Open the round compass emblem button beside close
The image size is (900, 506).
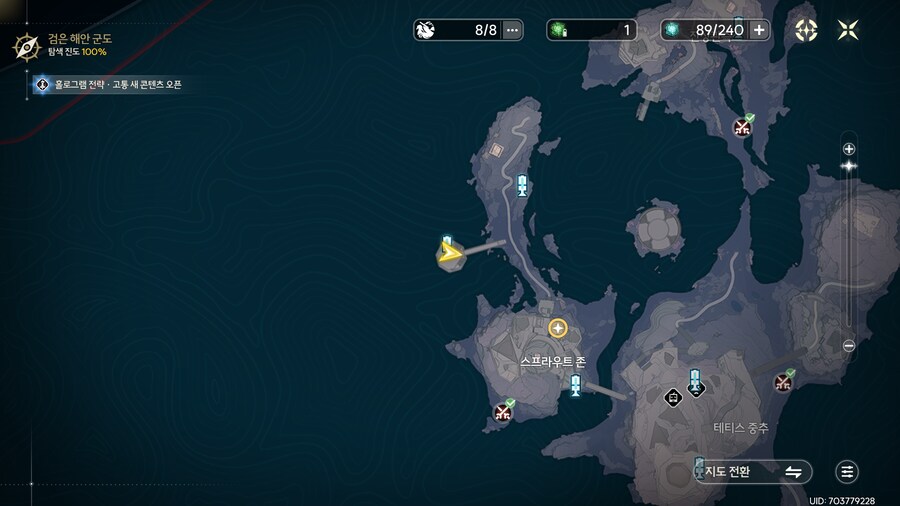806,30
